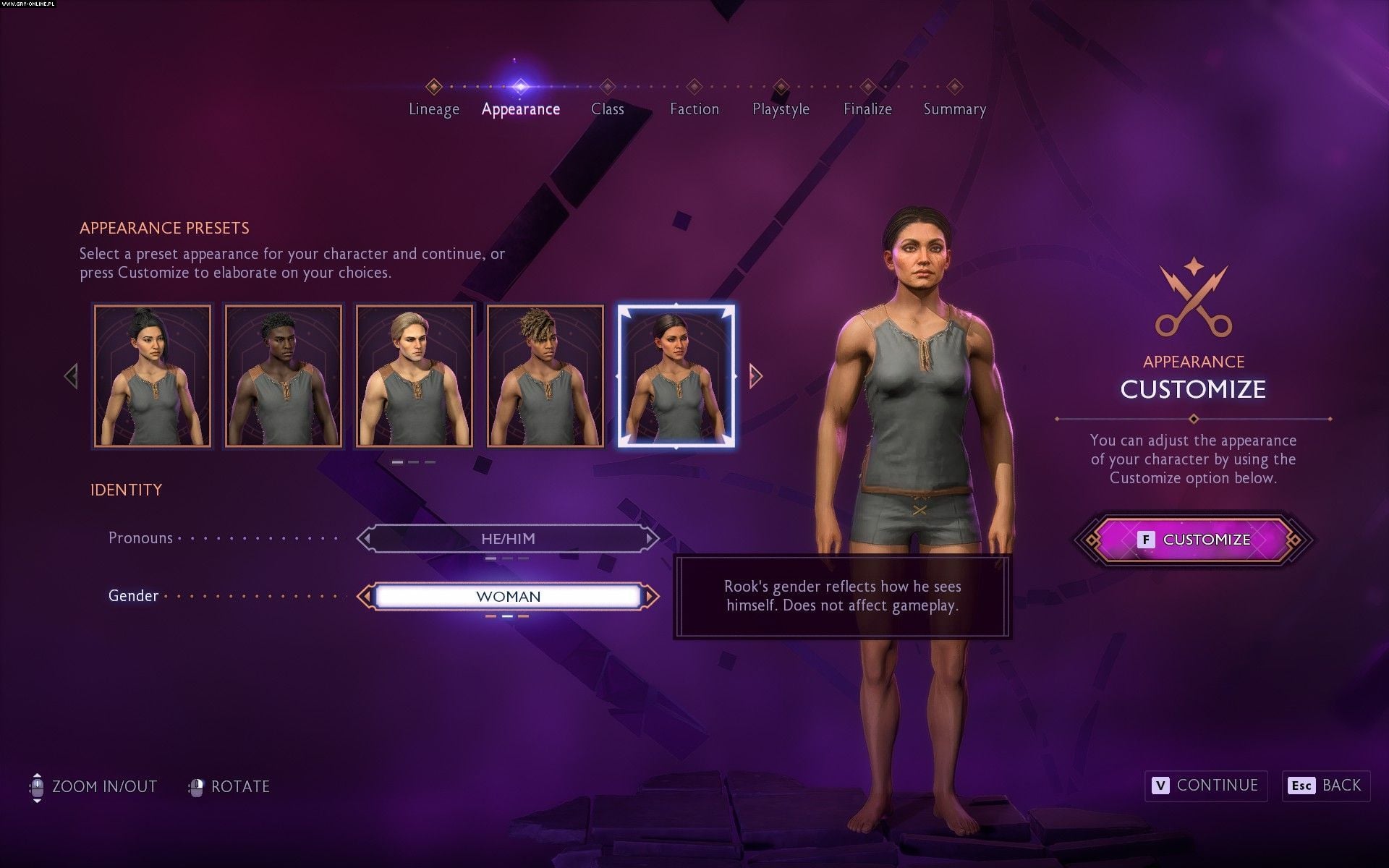The height and width of the screenshot is (868, 1389).
Task: Choose the blond dreadlocks preset
Action: click(x=545, y=376)
